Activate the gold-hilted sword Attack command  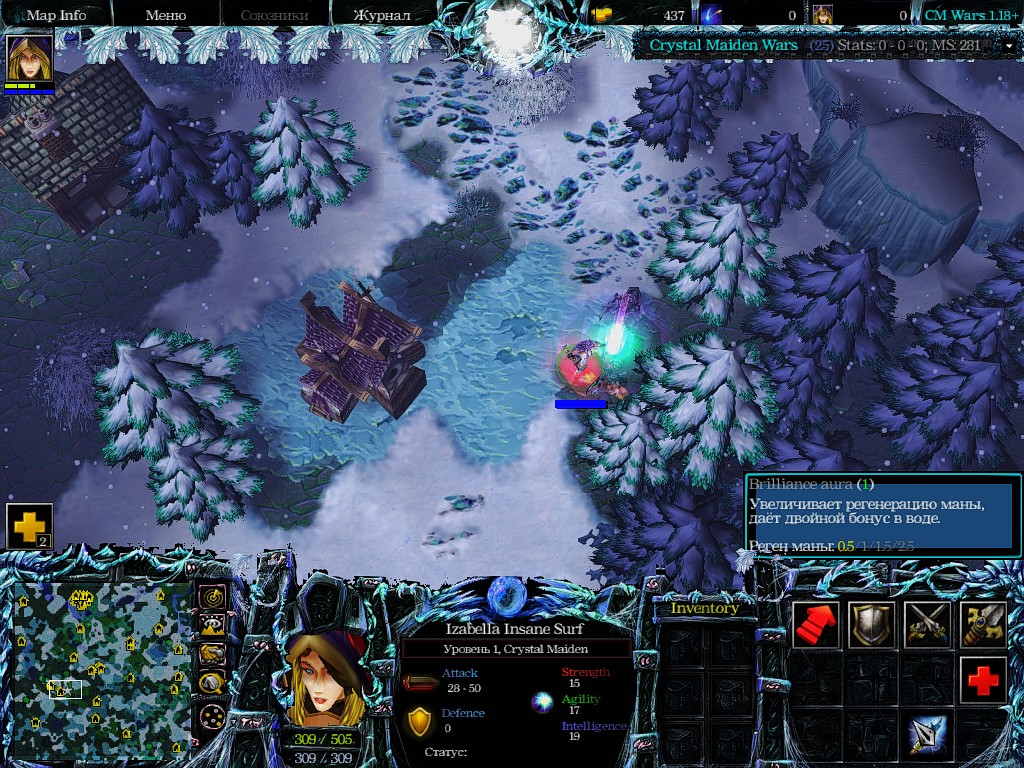[984, 625]
